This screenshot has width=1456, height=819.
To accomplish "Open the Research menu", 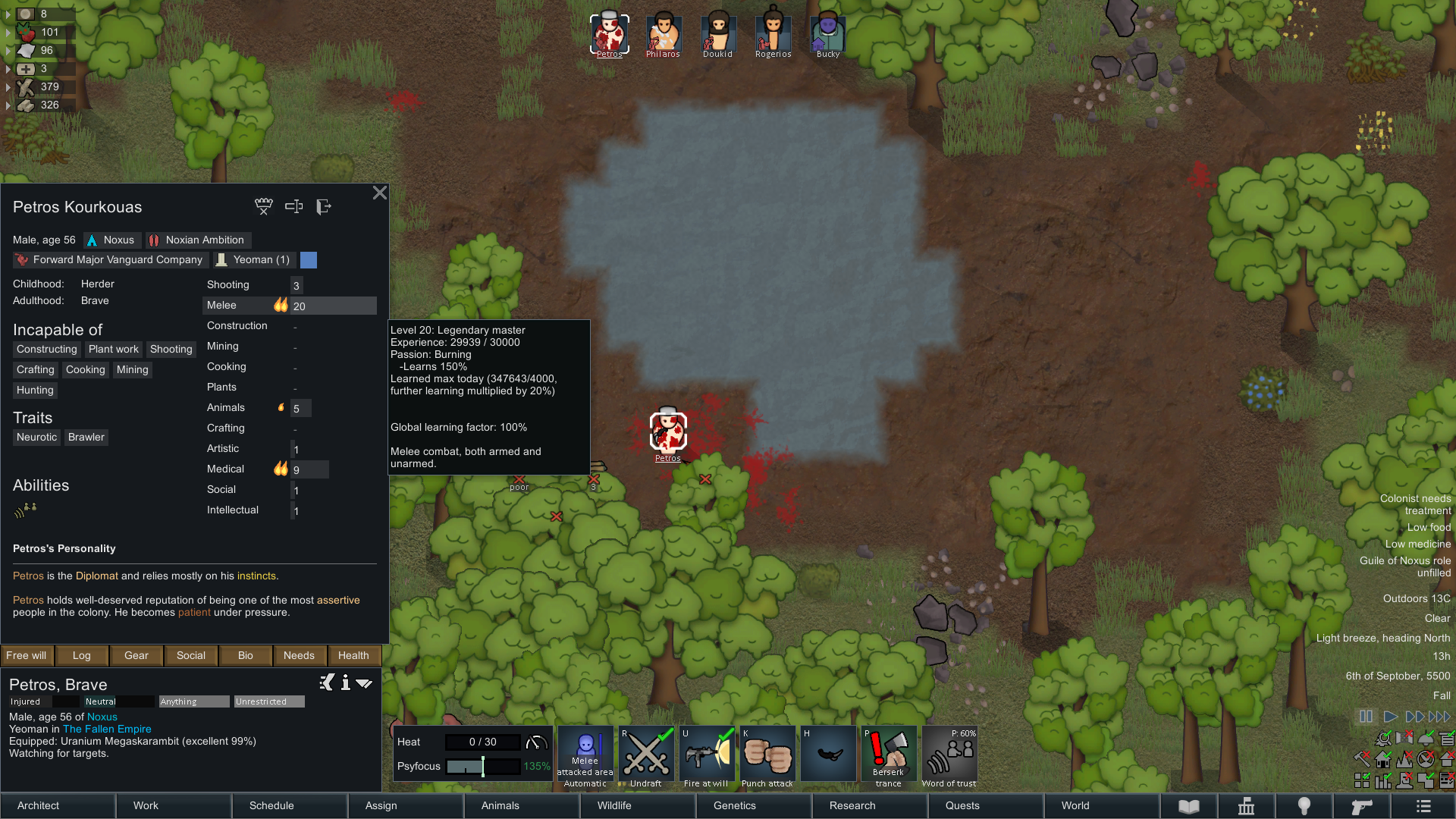I will [x=852, y=805].
